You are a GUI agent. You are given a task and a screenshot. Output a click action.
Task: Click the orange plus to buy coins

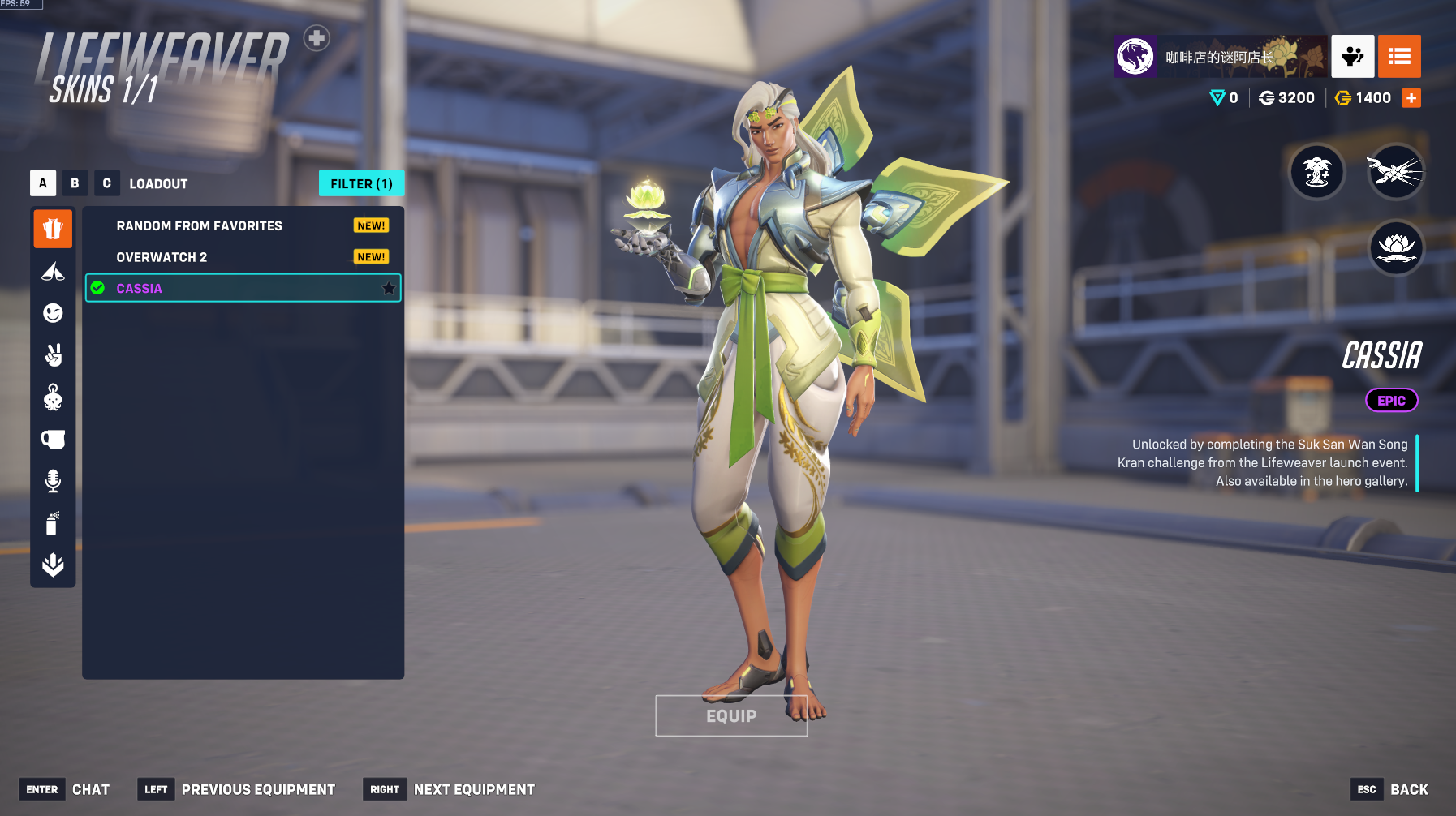coord(1411,98)
